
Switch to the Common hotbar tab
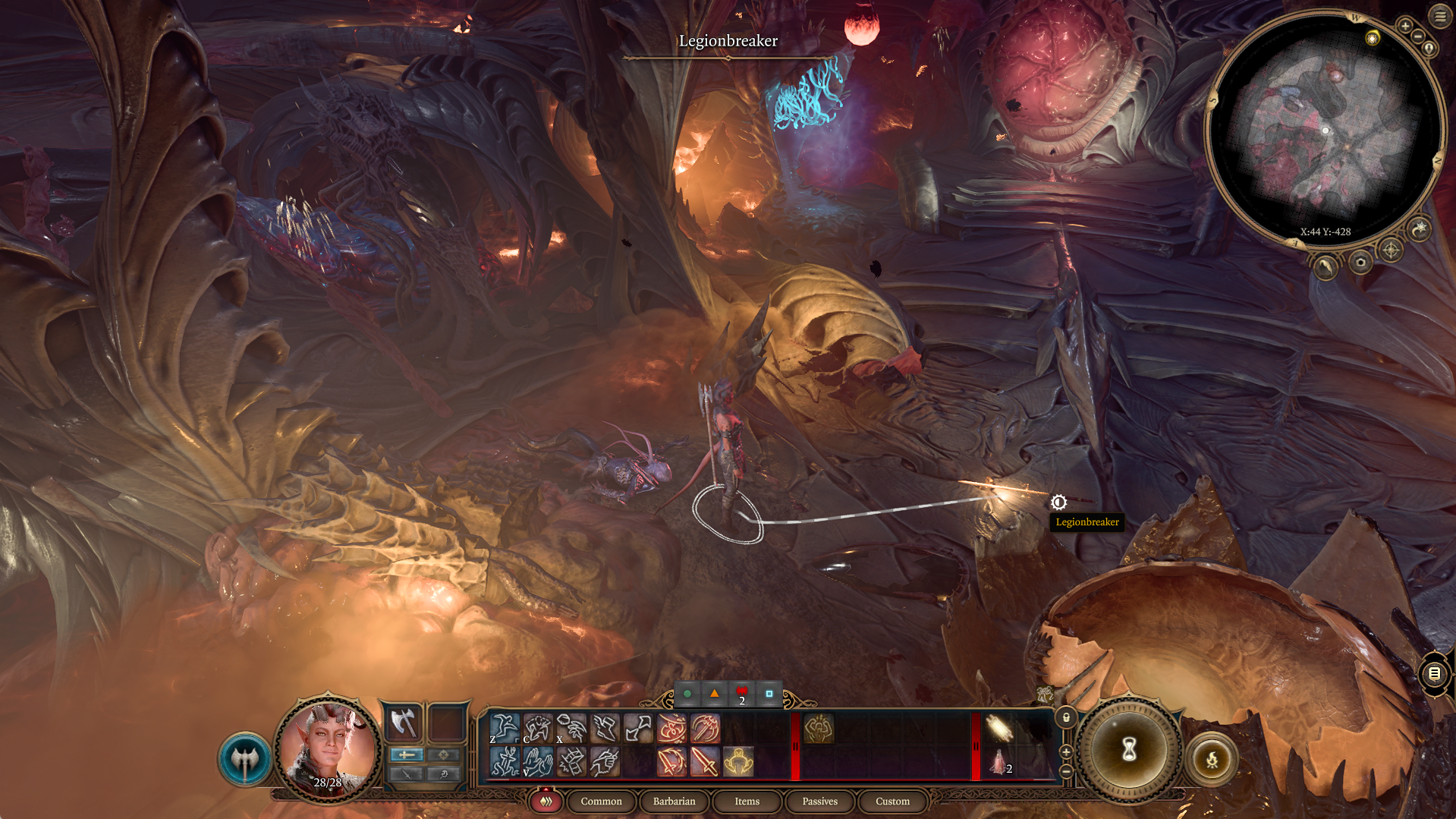pyautogui.click(x=601, y=801)
